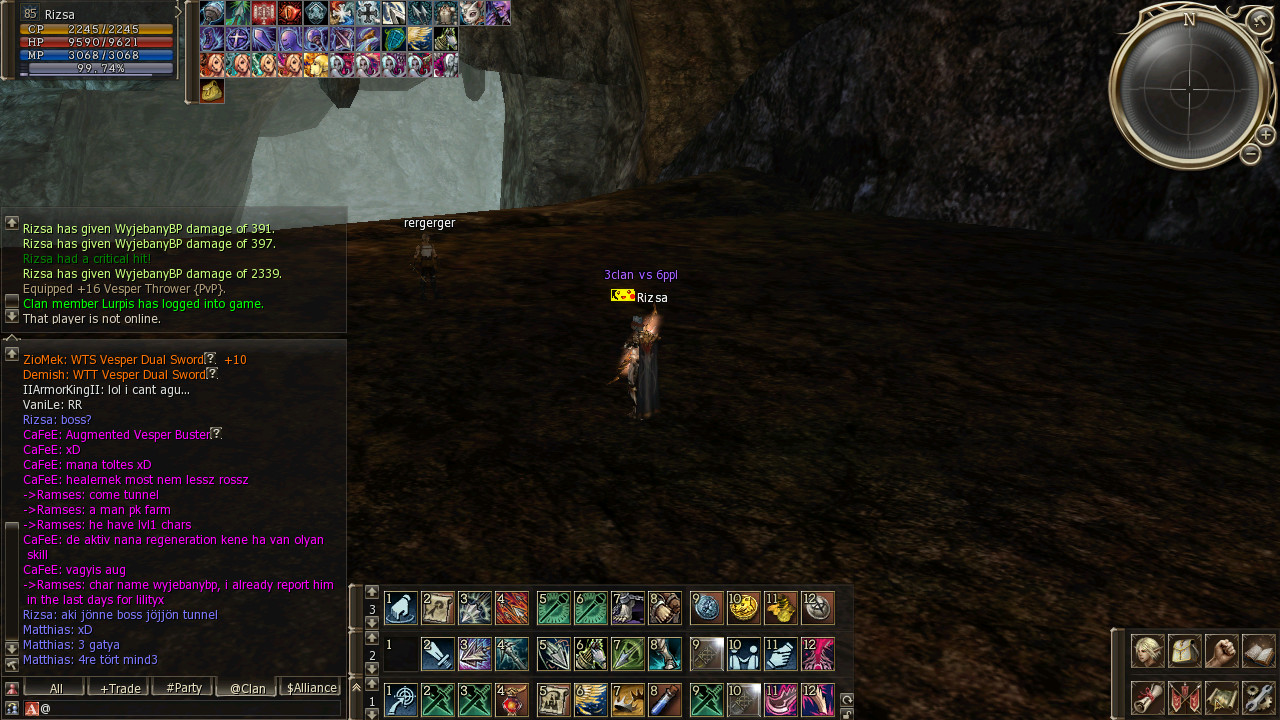Image resolution: width=1280 pixels, height=720 pixels.
Task: Open the clan banners window
Action: [x=1184, y=697]
